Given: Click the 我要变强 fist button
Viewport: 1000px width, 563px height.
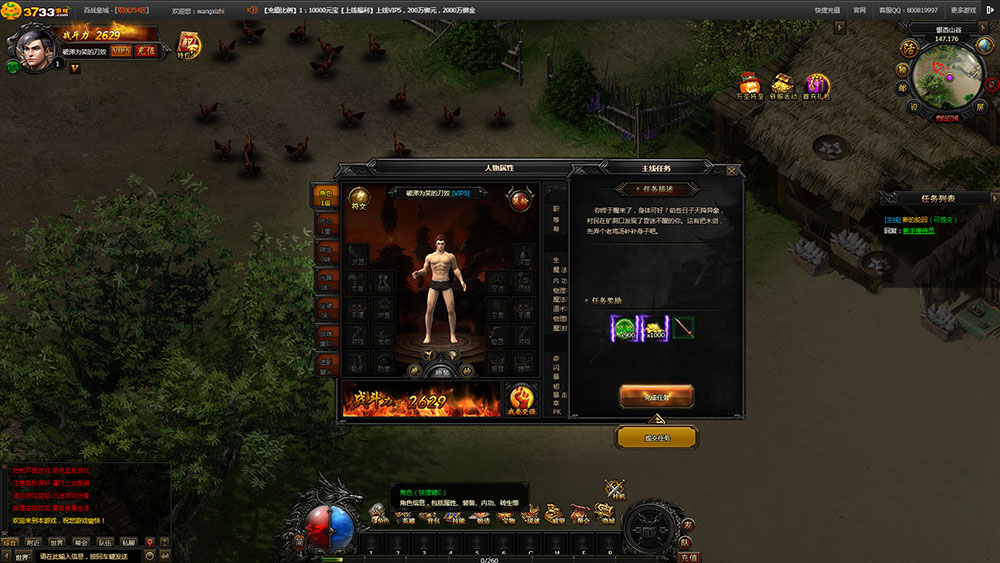Looking at the screenshot, I should [x=519, y=397].
